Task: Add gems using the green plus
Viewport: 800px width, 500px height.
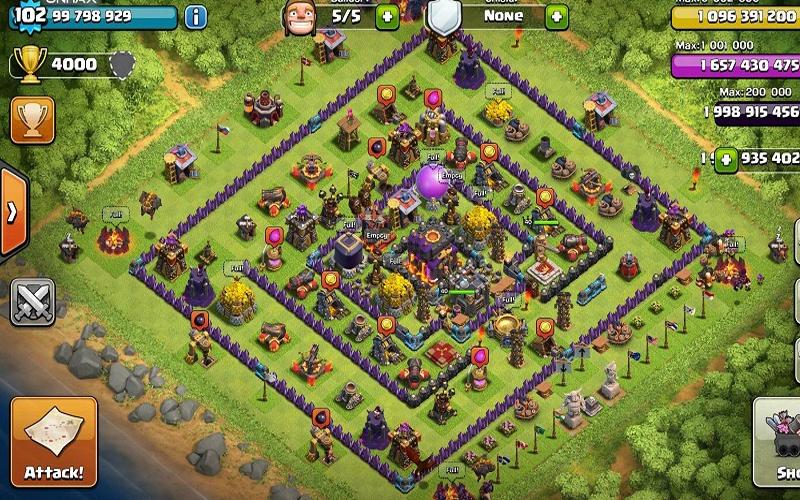Action: pos(725,158)
